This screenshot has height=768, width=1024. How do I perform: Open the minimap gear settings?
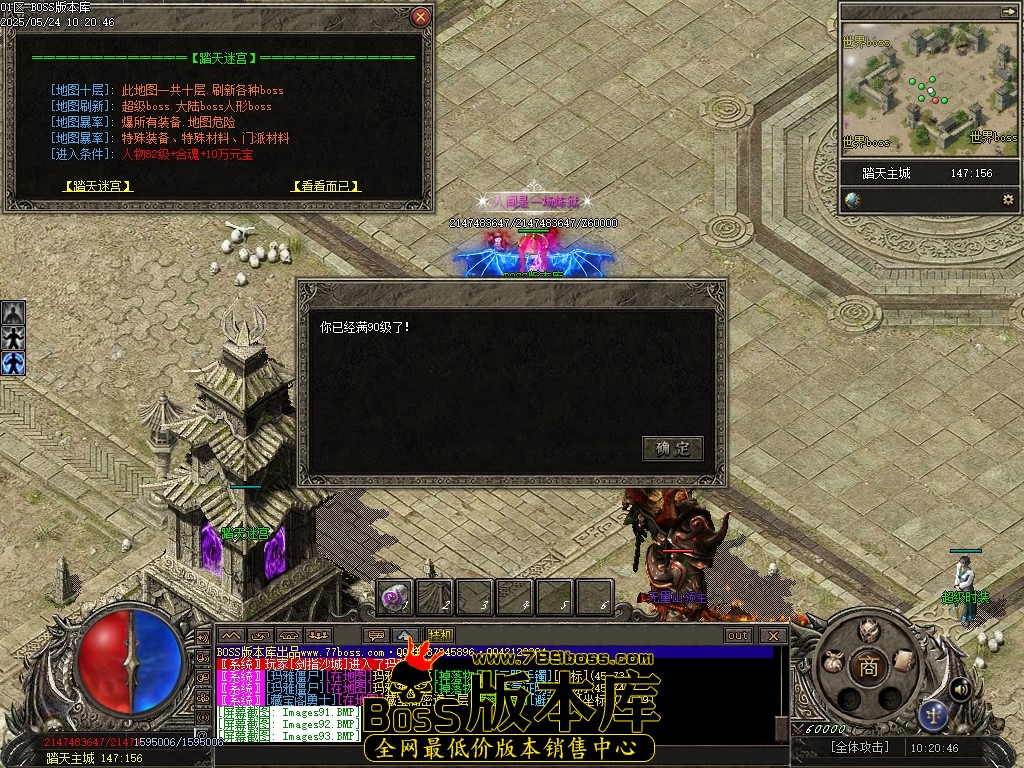click(x=1007, y=200)
